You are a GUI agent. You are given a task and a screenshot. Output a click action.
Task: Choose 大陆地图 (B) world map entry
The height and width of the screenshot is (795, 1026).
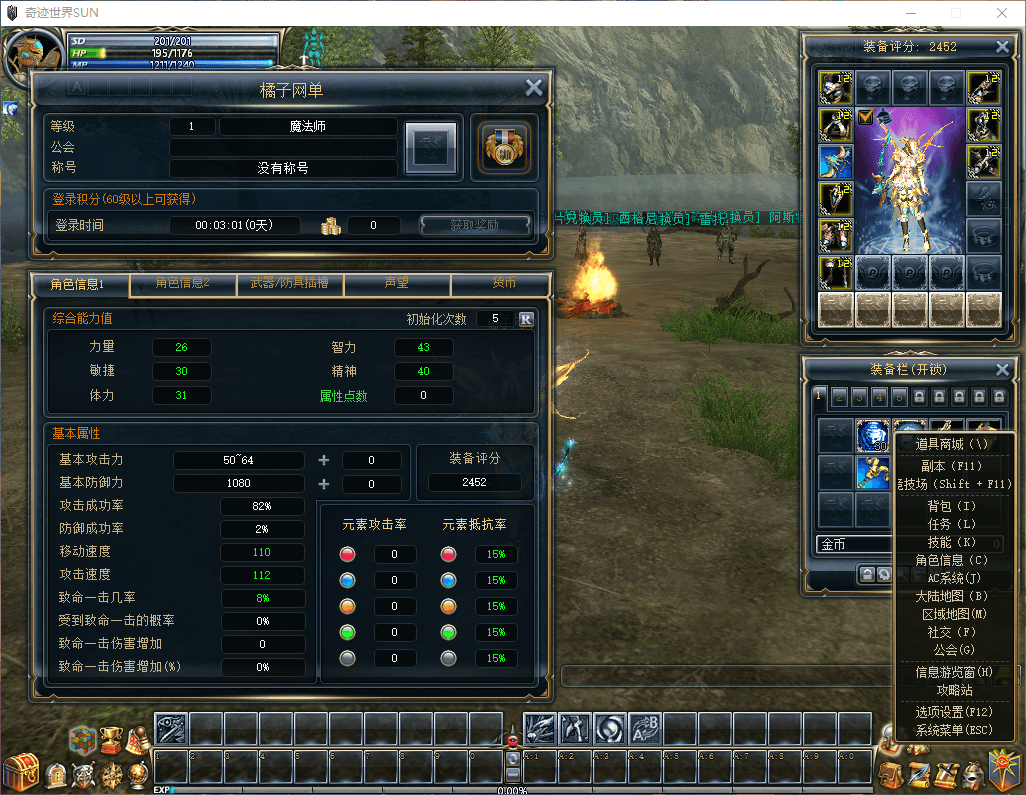[953, 596]
